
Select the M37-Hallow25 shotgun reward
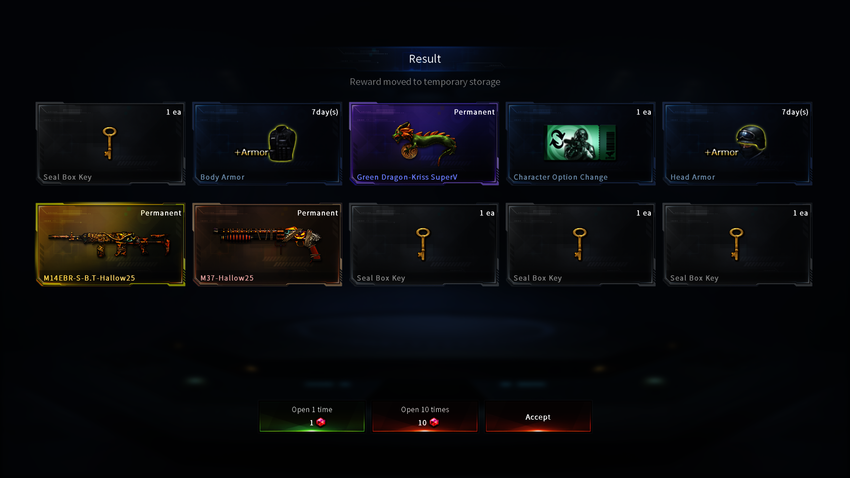[x=267, y=245]
